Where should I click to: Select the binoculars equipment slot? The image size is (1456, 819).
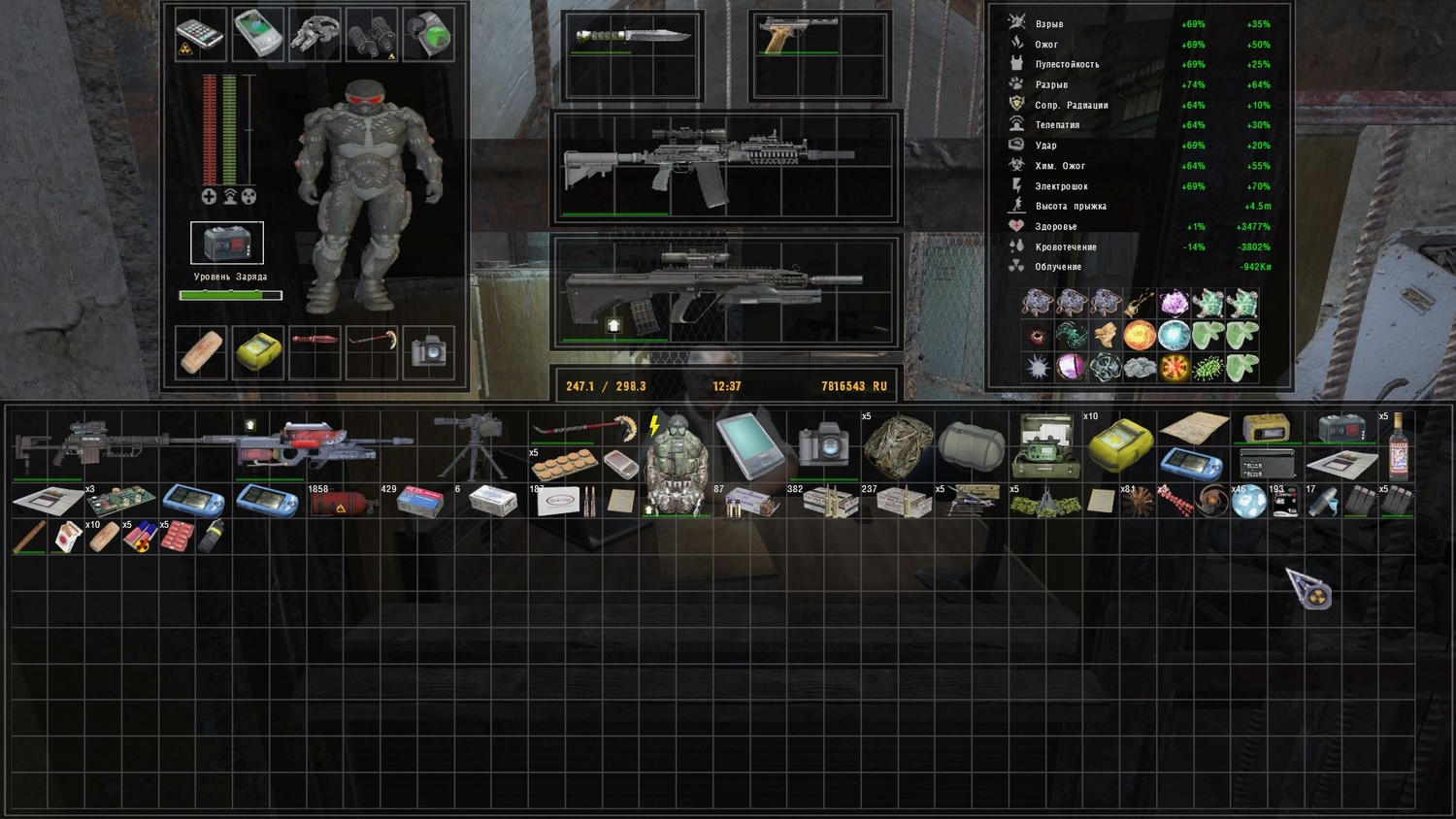pos(372,35)
